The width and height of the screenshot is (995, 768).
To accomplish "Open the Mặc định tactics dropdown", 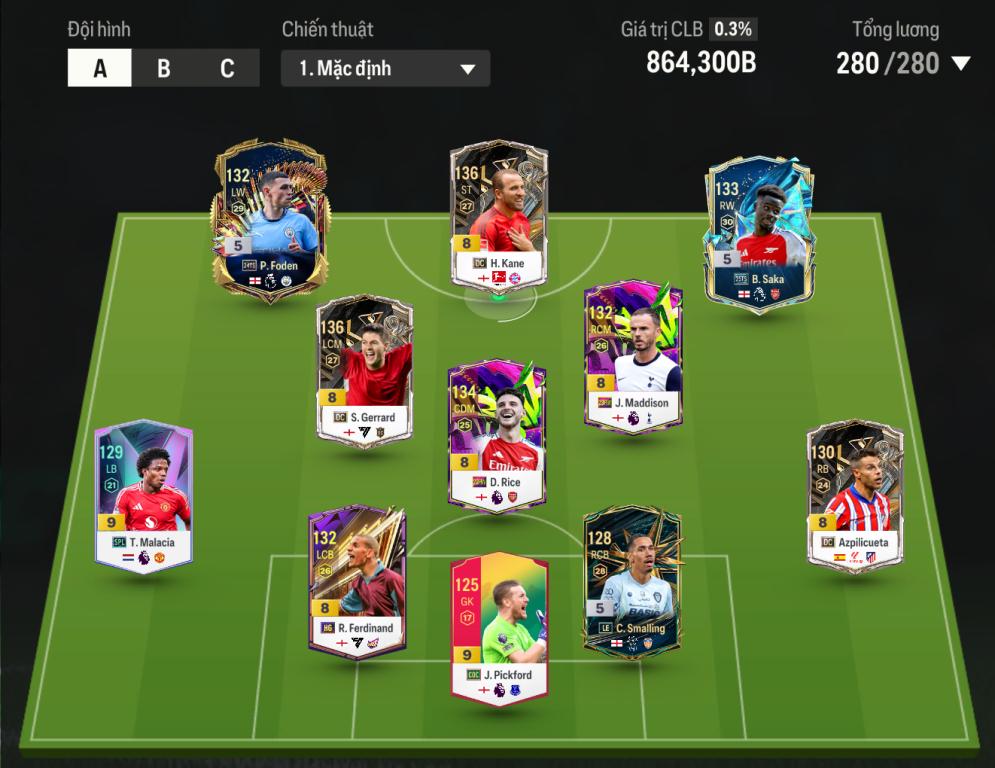I will [x=385, y=69].
